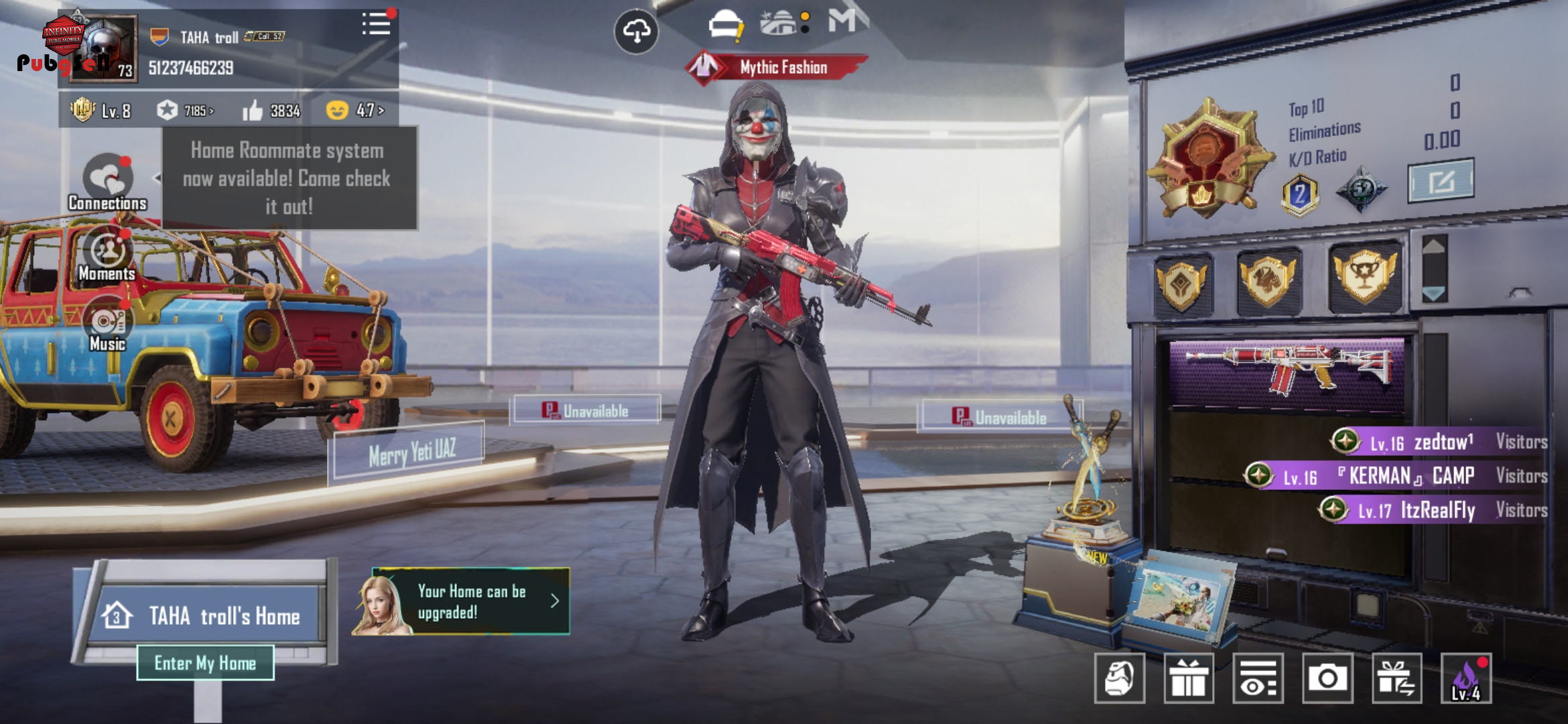
Task: Open the gift box button
Action: tap(1189, 678)
